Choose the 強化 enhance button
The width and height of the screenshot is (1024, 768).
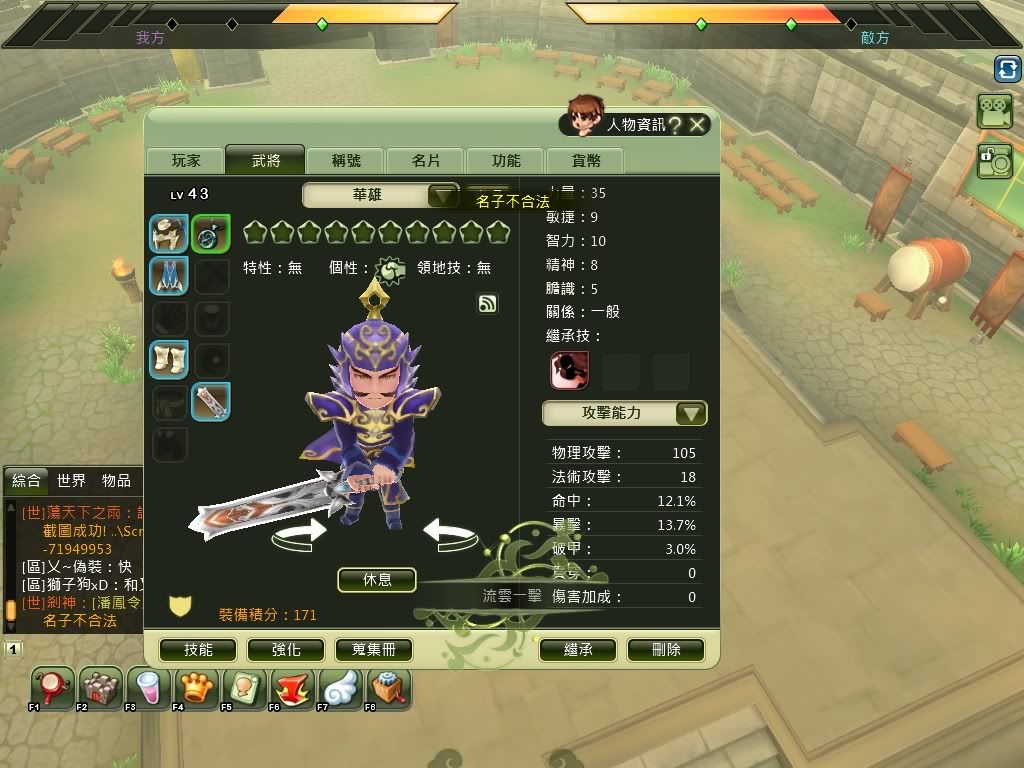(x=286, y=649)
